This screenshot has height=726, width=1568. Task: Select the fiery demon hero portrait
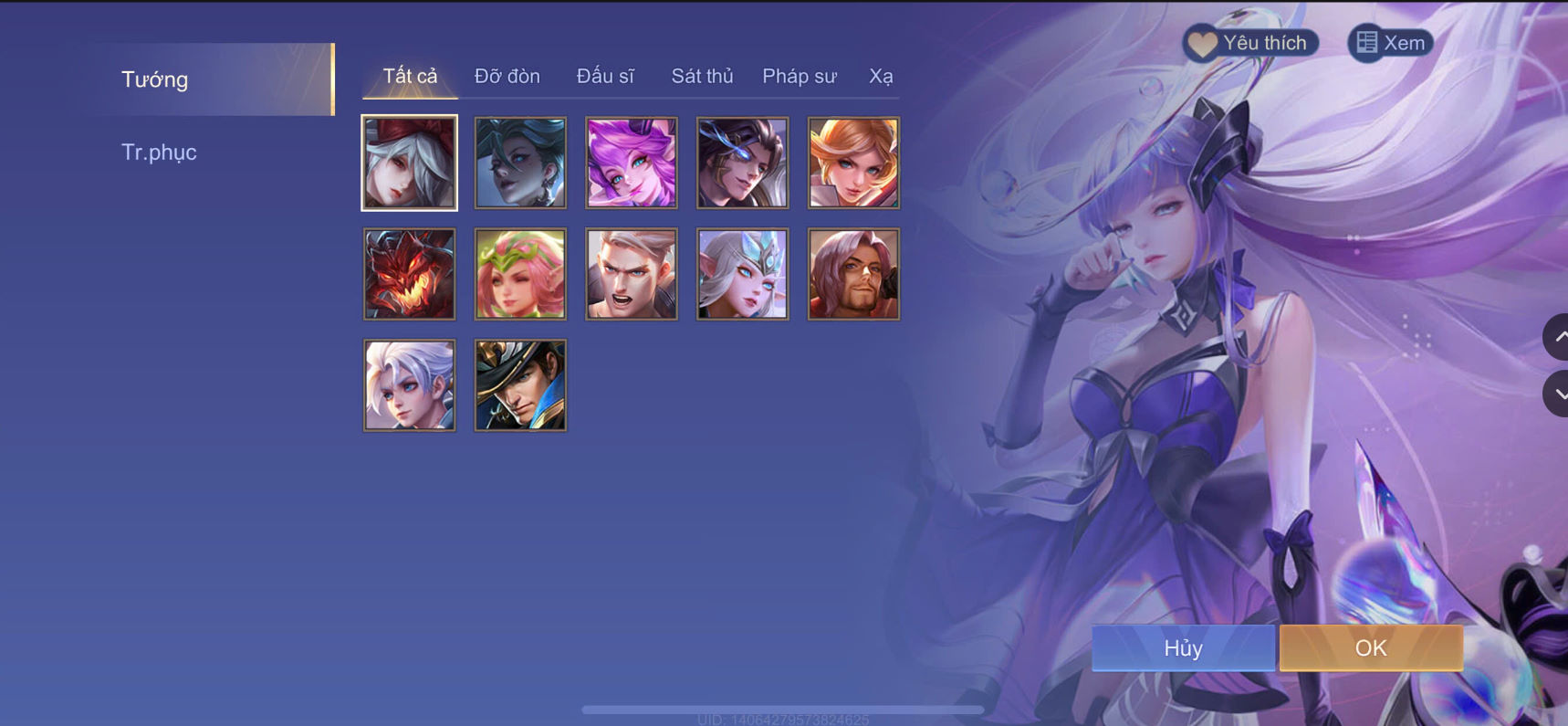[x=408, y=273]
